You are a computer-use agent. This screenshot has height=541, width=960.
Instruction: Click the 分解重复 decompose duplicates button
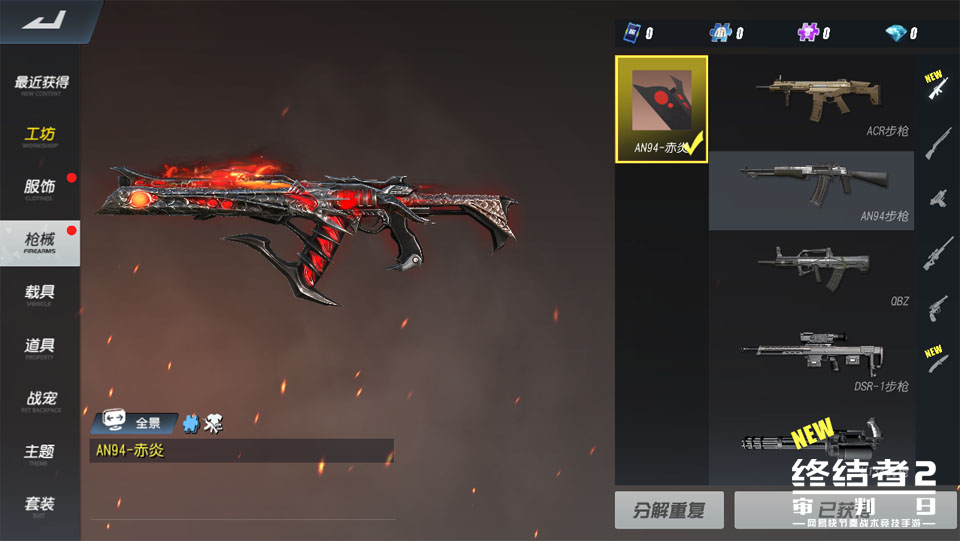point(669,510)
